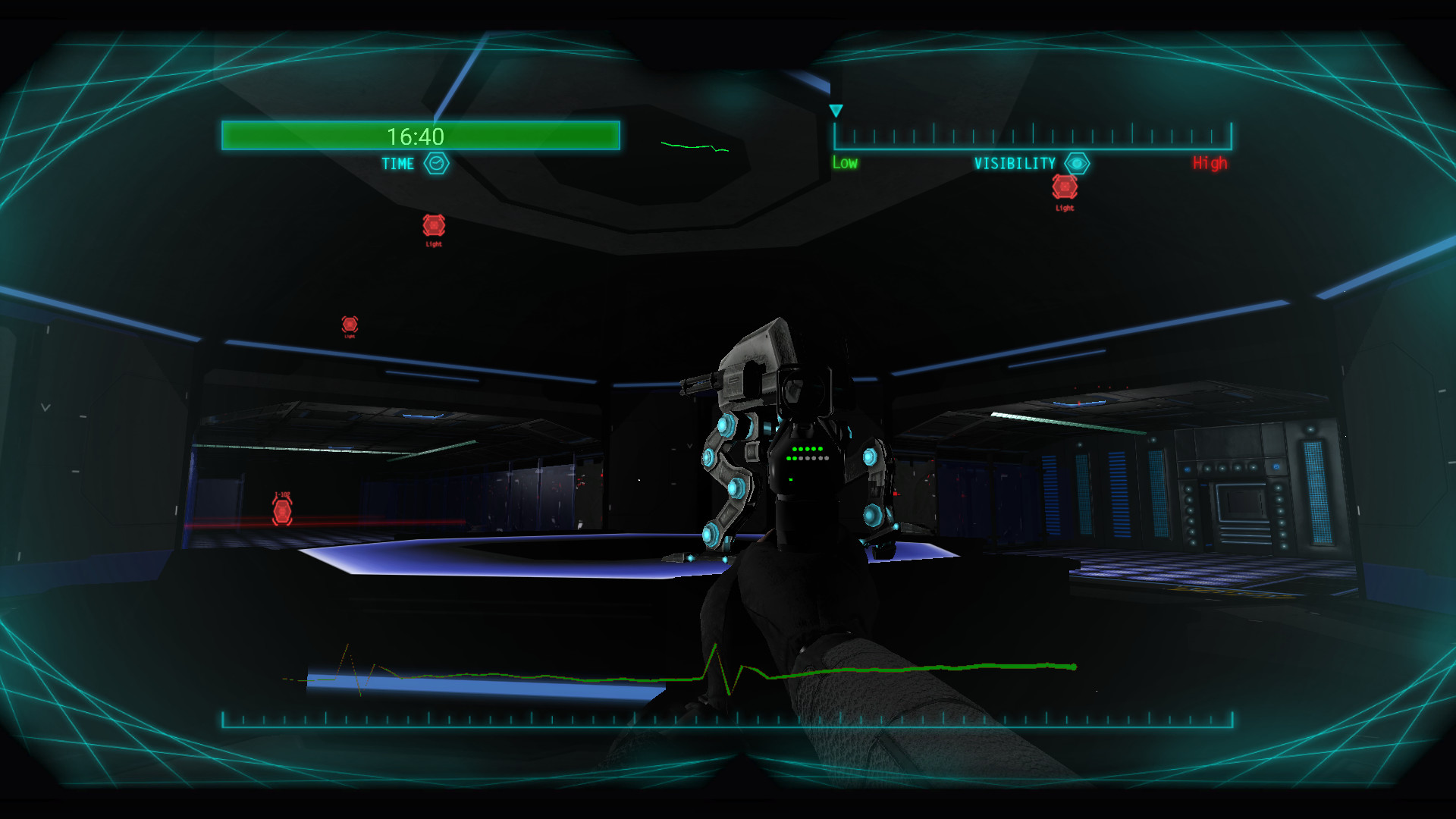Screen dimensions: 1456x819
Task: Click the red Light warning icon below the visibility bar
Action: (1065, 187)
